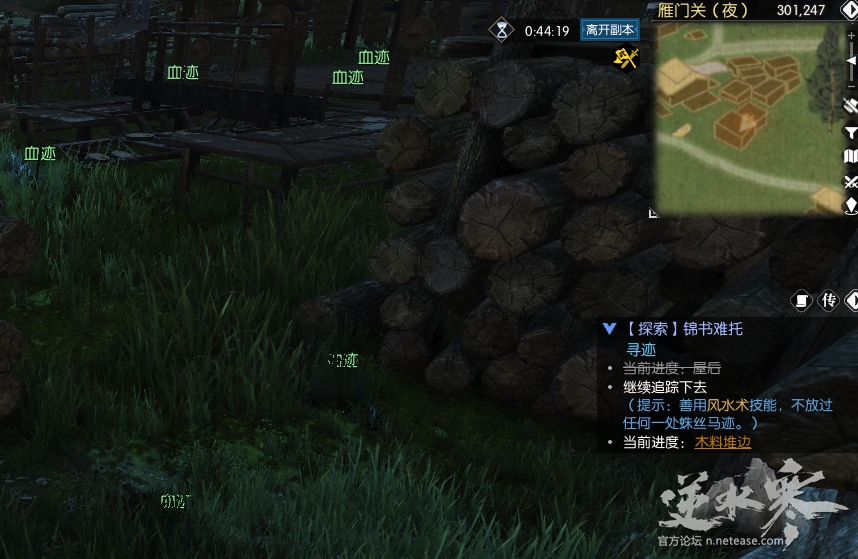
Task: Open the yellow sword-and-flag icon
Action: click(626, 59)
